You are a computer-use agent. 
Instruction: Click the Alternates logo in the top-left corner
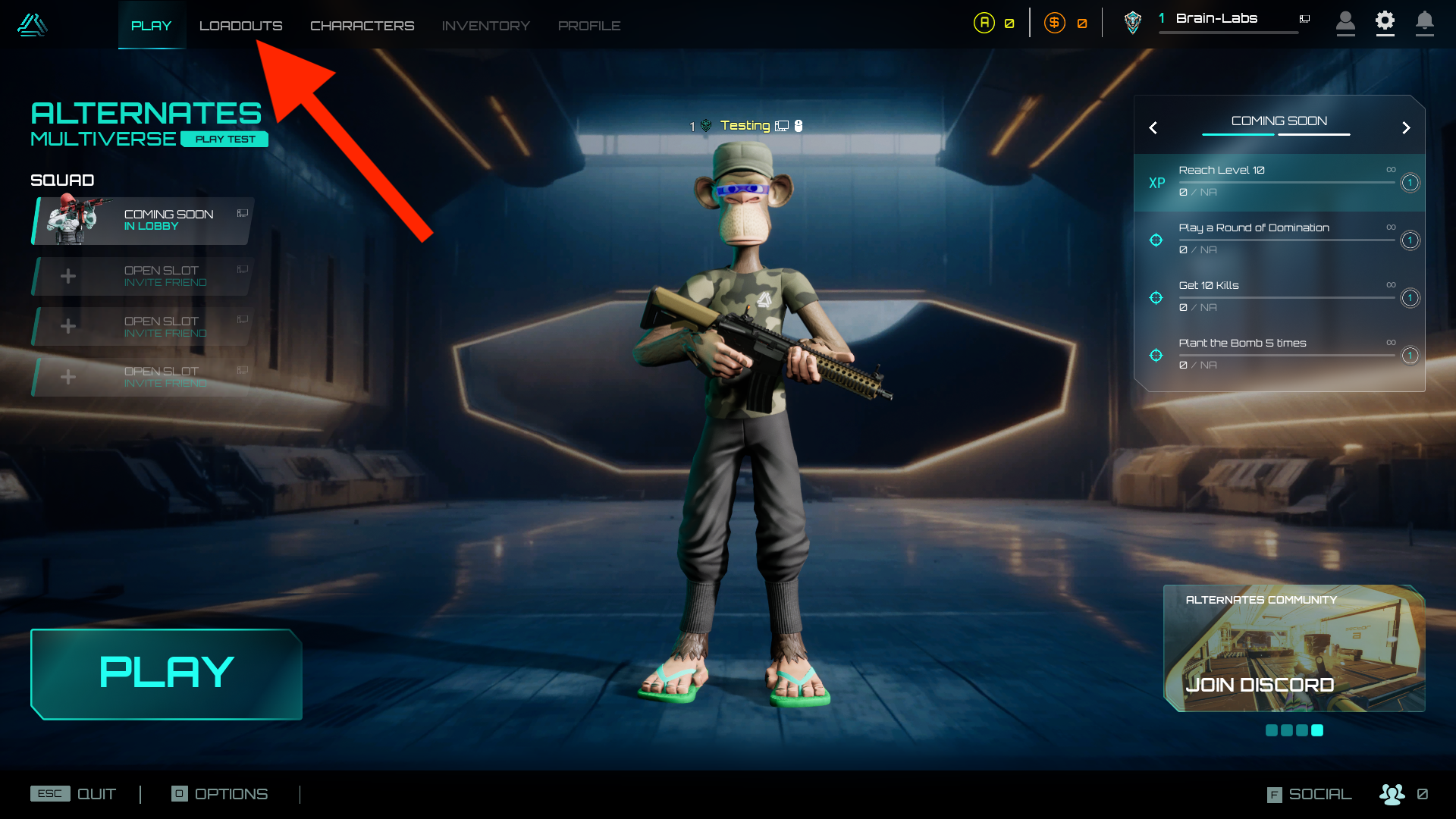[x=32, y=25]
